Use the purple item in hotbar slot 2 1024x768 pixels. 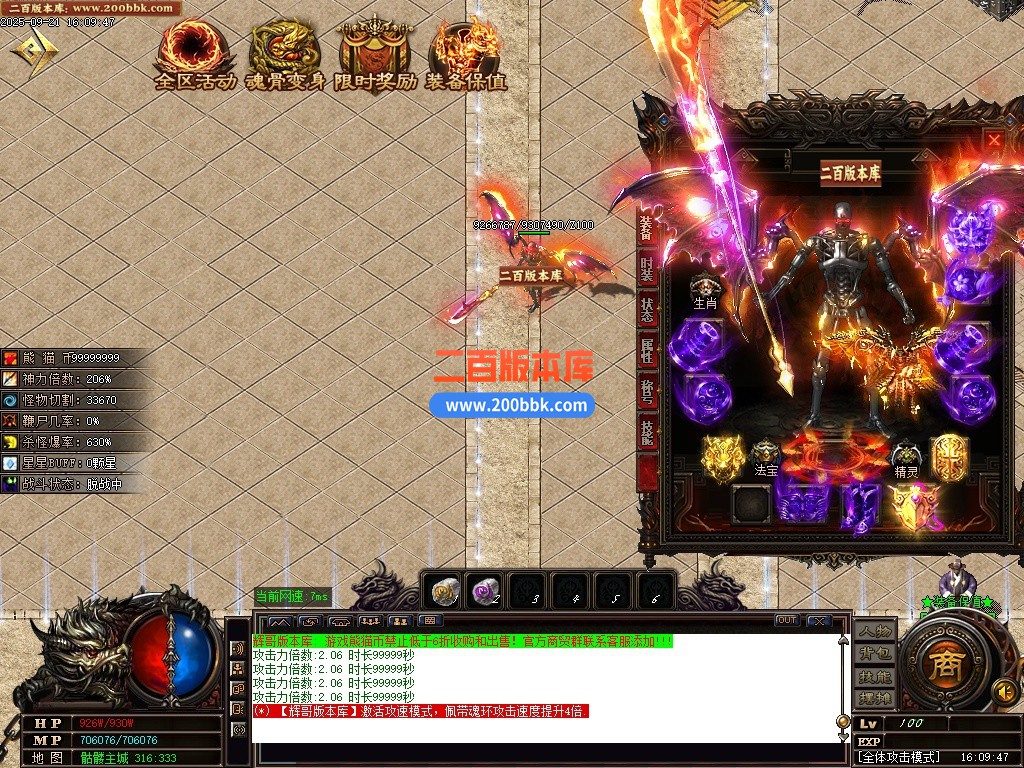click(x=487, y=592)
